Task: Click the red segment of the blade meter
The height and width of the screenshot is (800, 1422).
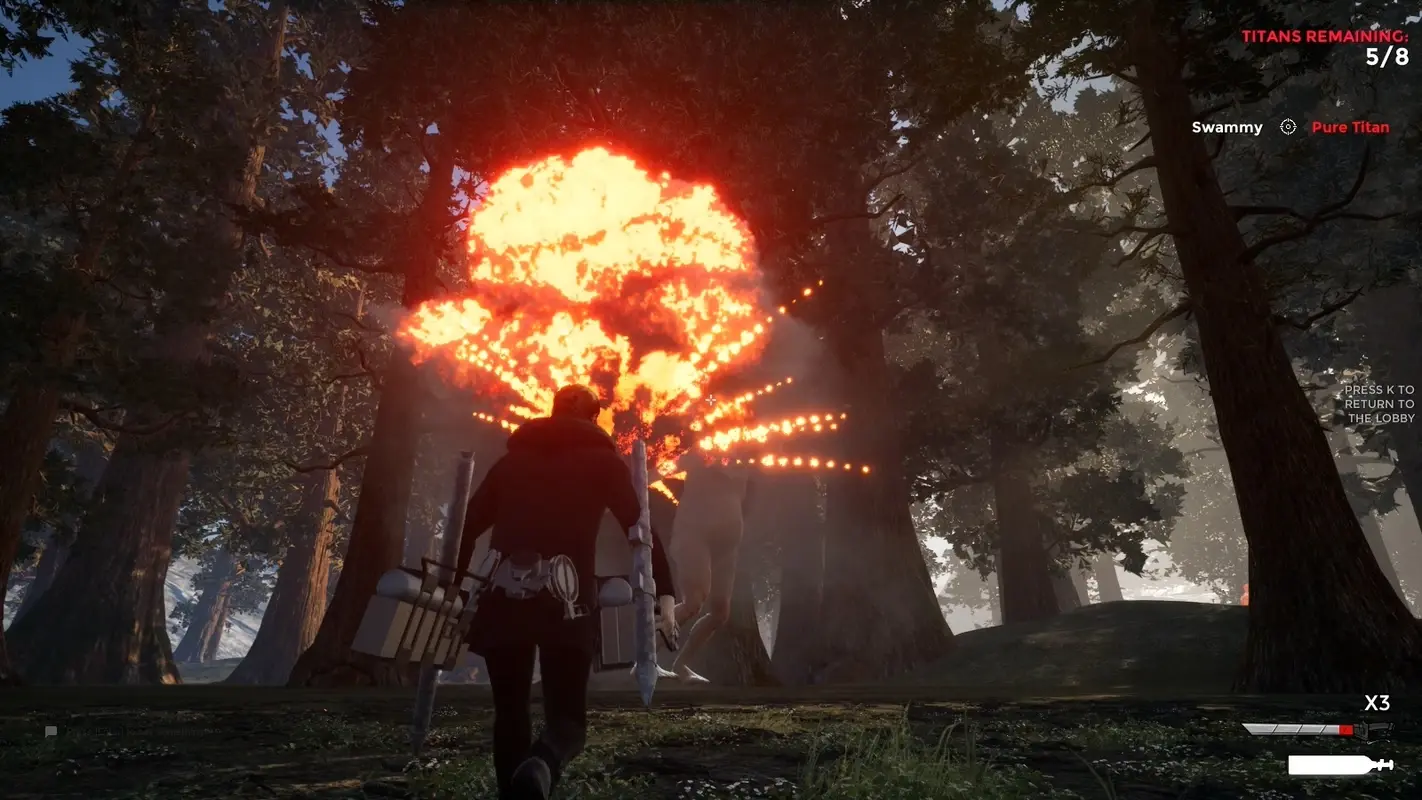Action: click(x=1345, y=729)
